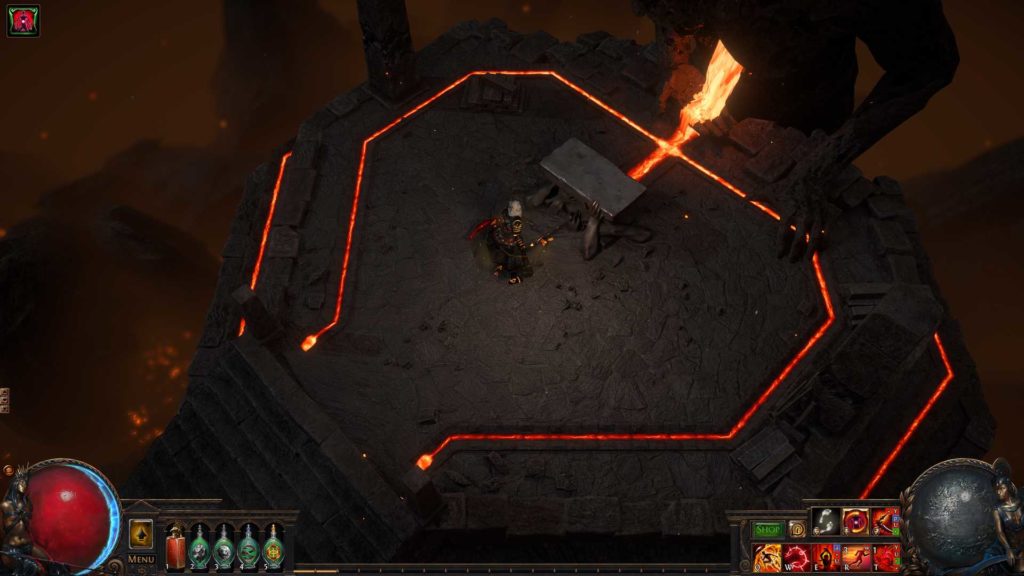
Task: Use the dark figure skill on E
Action: (x=827, y=556)
